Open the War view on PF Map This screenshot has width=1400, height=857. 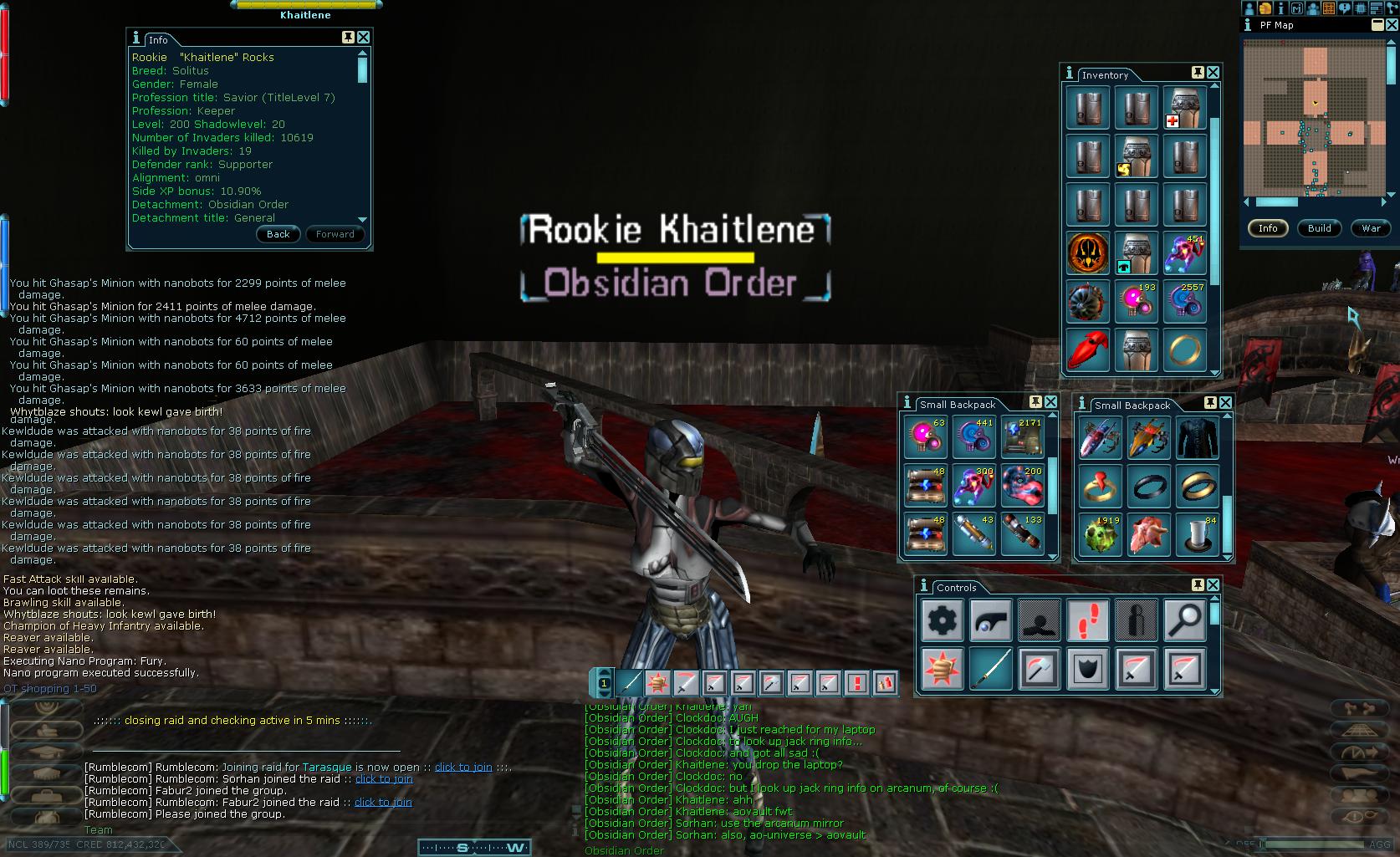1371,228
